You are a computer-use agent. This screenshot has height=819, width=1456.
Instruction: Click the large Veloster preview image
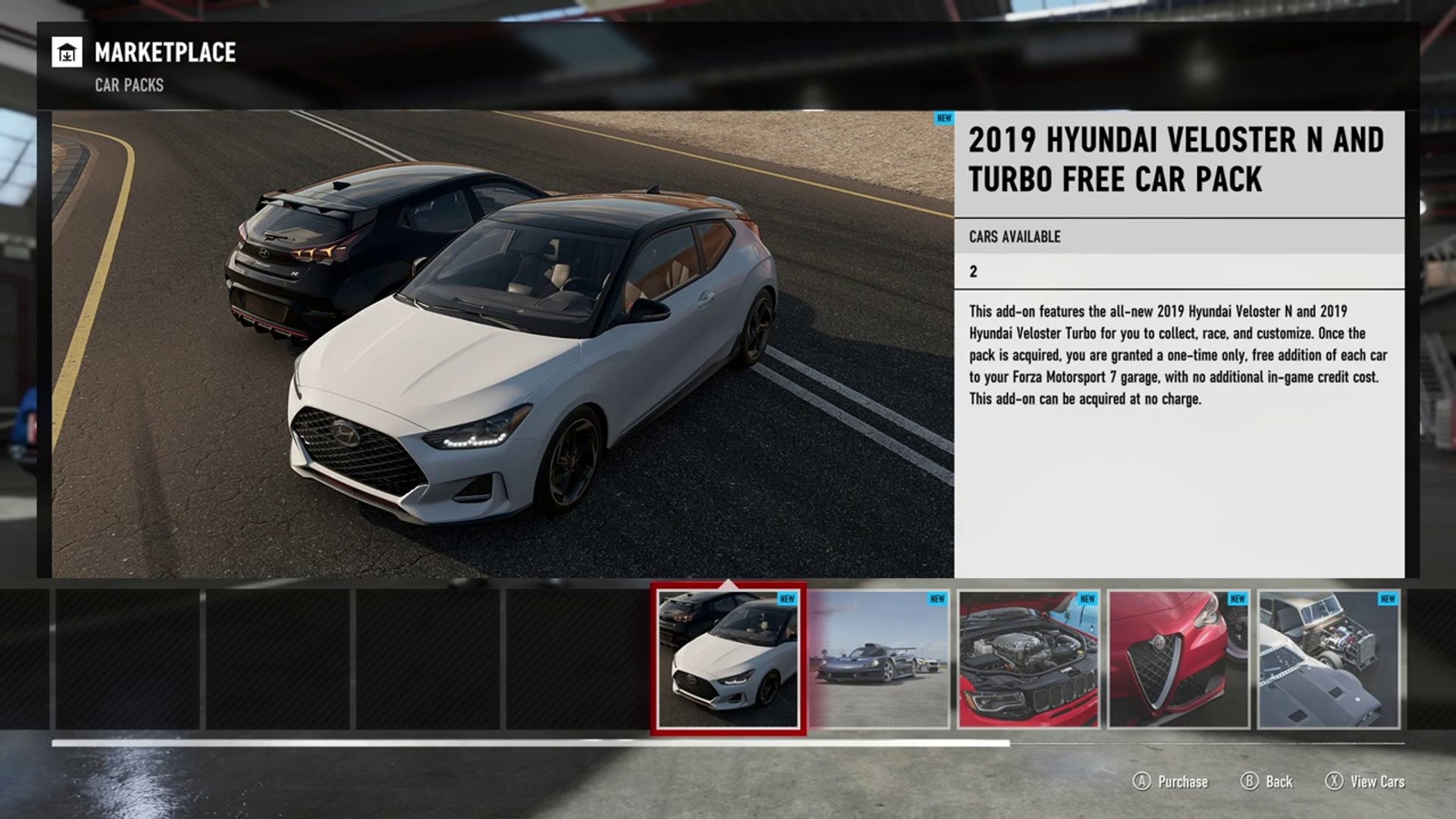[x=503, y=344]
